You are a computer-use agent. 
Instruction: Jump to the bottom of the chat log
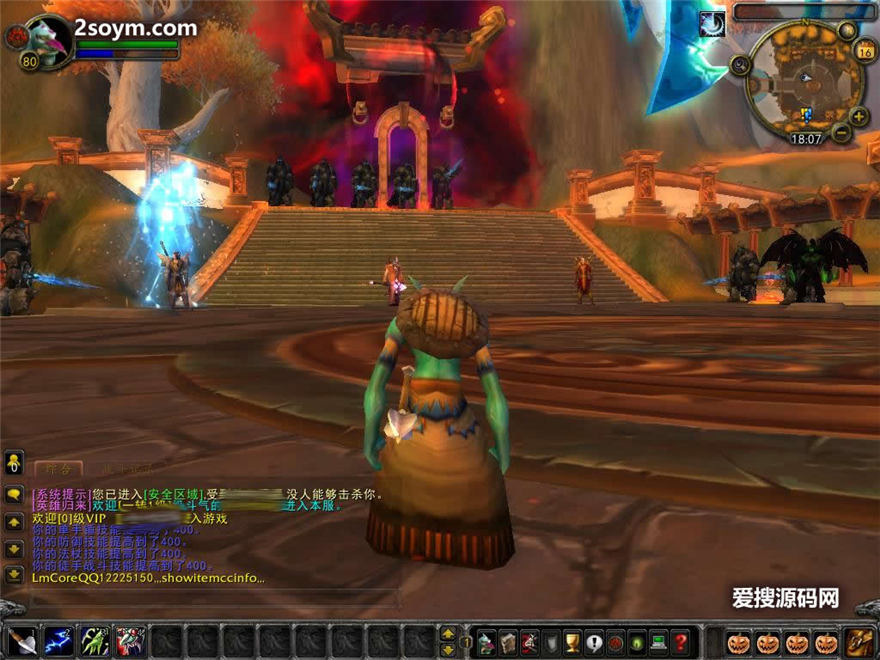tap(14, 575)
